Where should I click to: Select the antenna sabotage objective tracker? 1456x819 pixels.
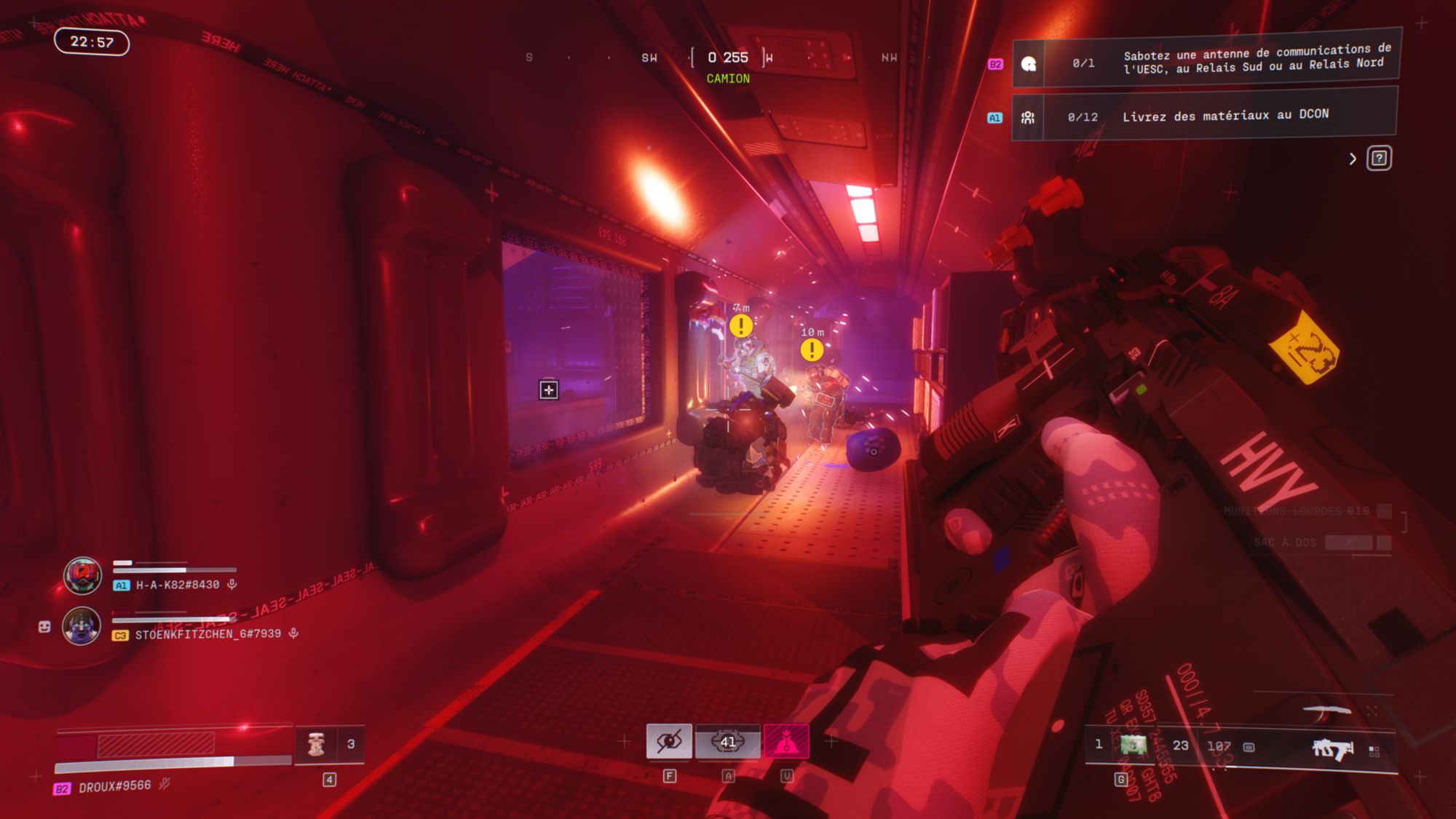[1206, 61]
